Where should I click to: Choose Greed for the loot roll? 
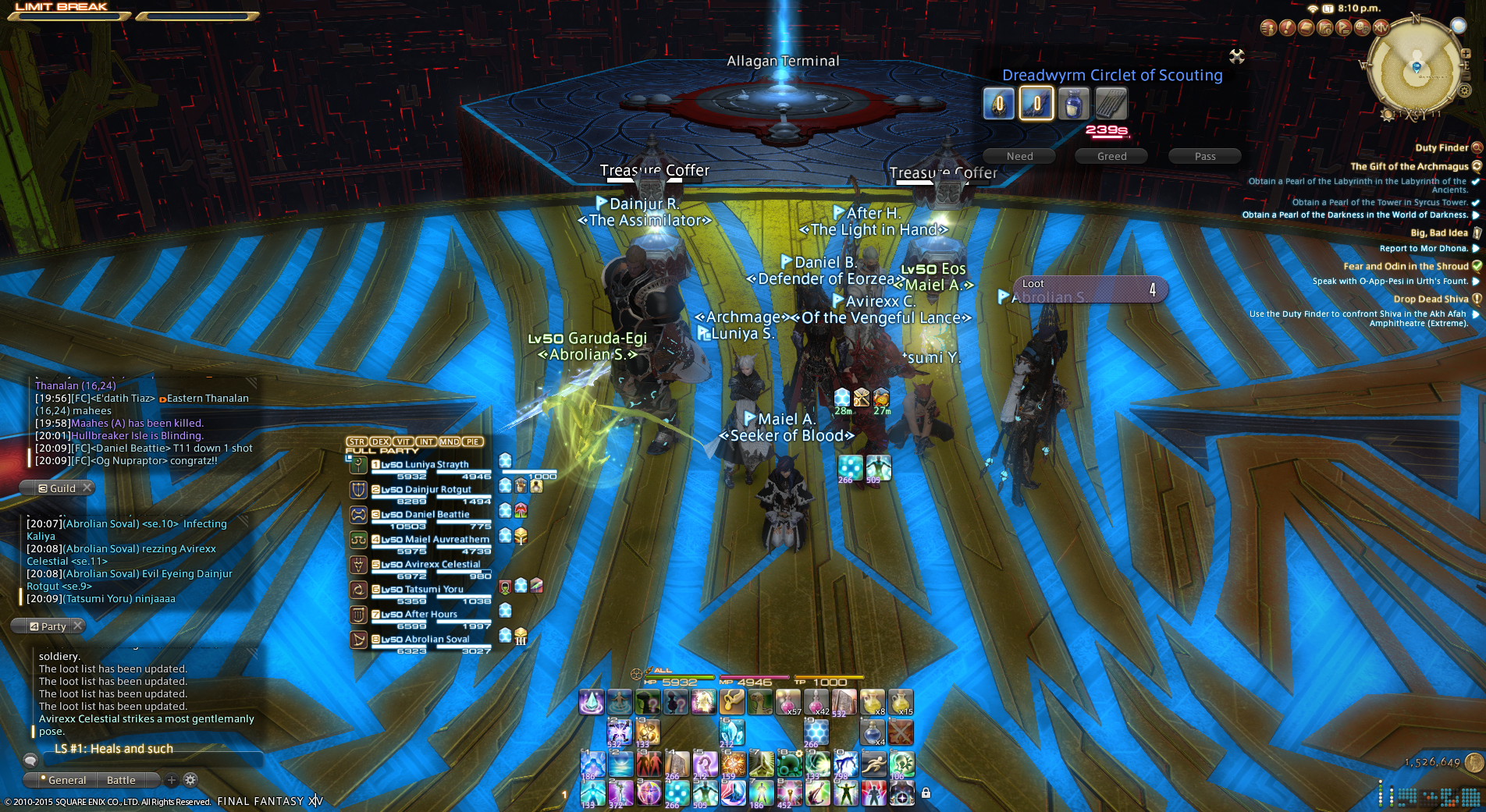(1111, 156)
